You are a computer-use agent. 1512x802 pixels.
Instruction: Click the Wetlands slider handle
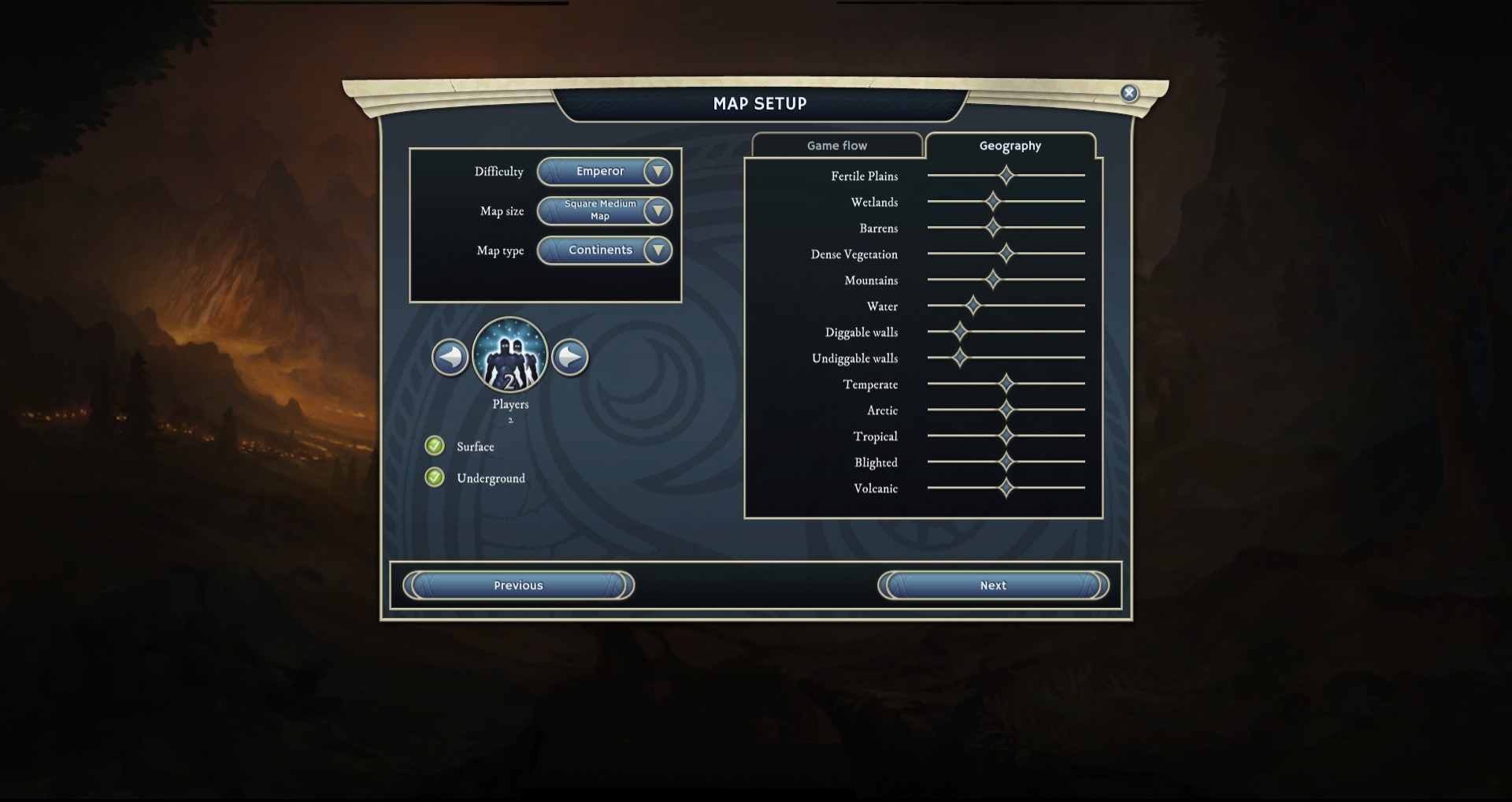(x=993, y=201)
